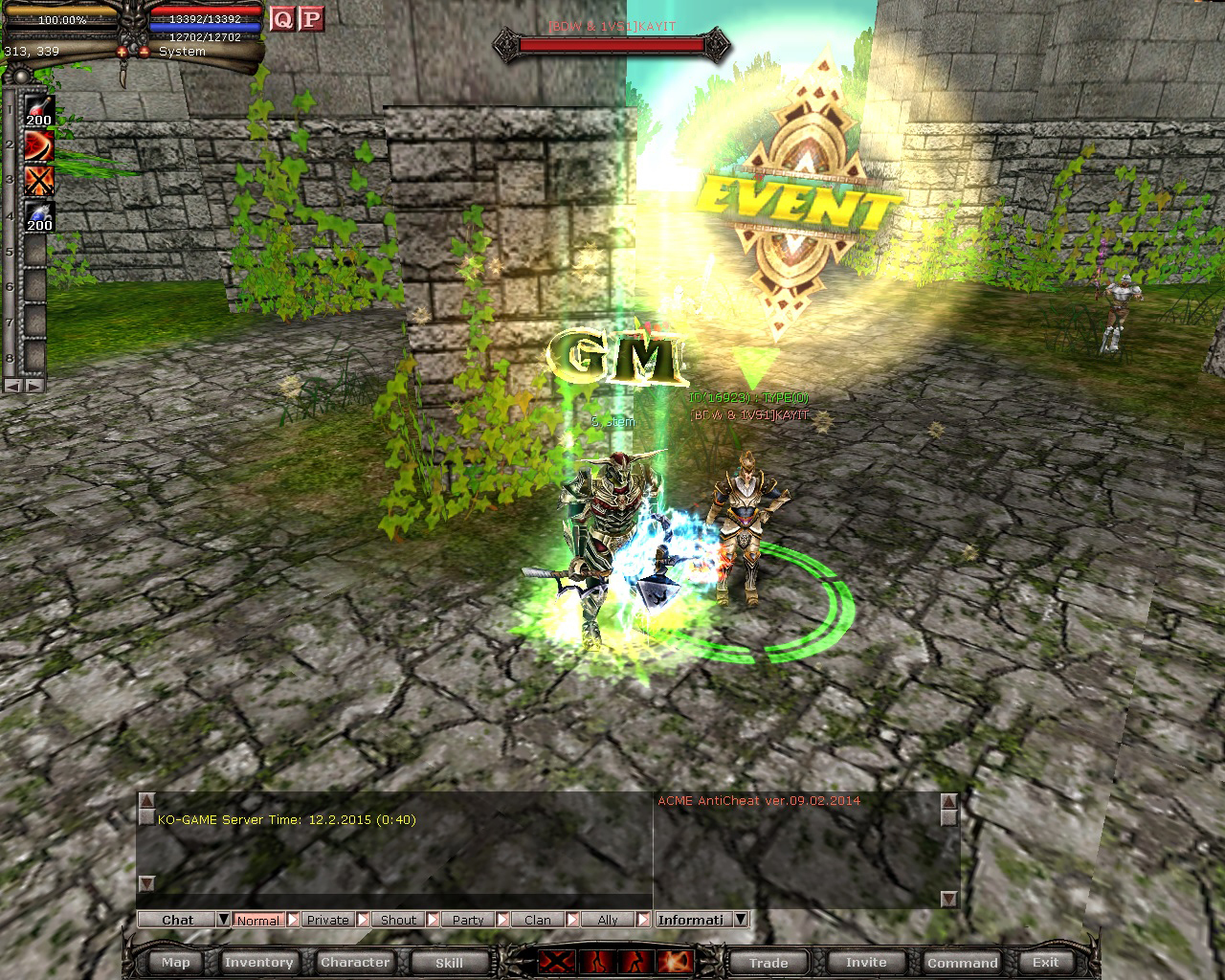
Task: Exit the game with the Exit button
Action: pos(1045,963)
